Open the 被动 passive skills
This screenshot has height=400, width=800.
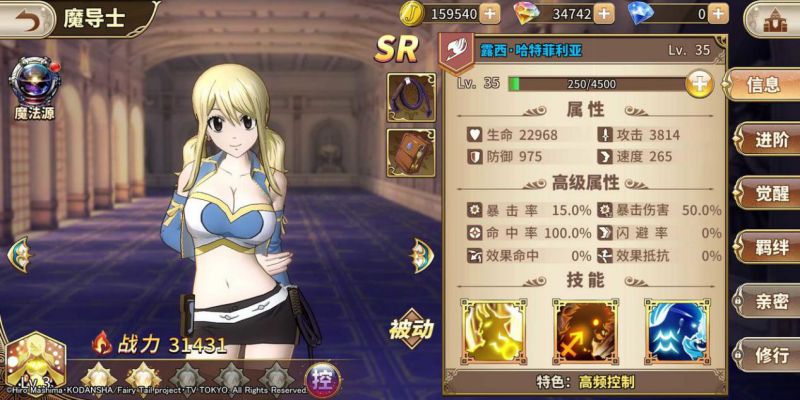tap(410, 330)
